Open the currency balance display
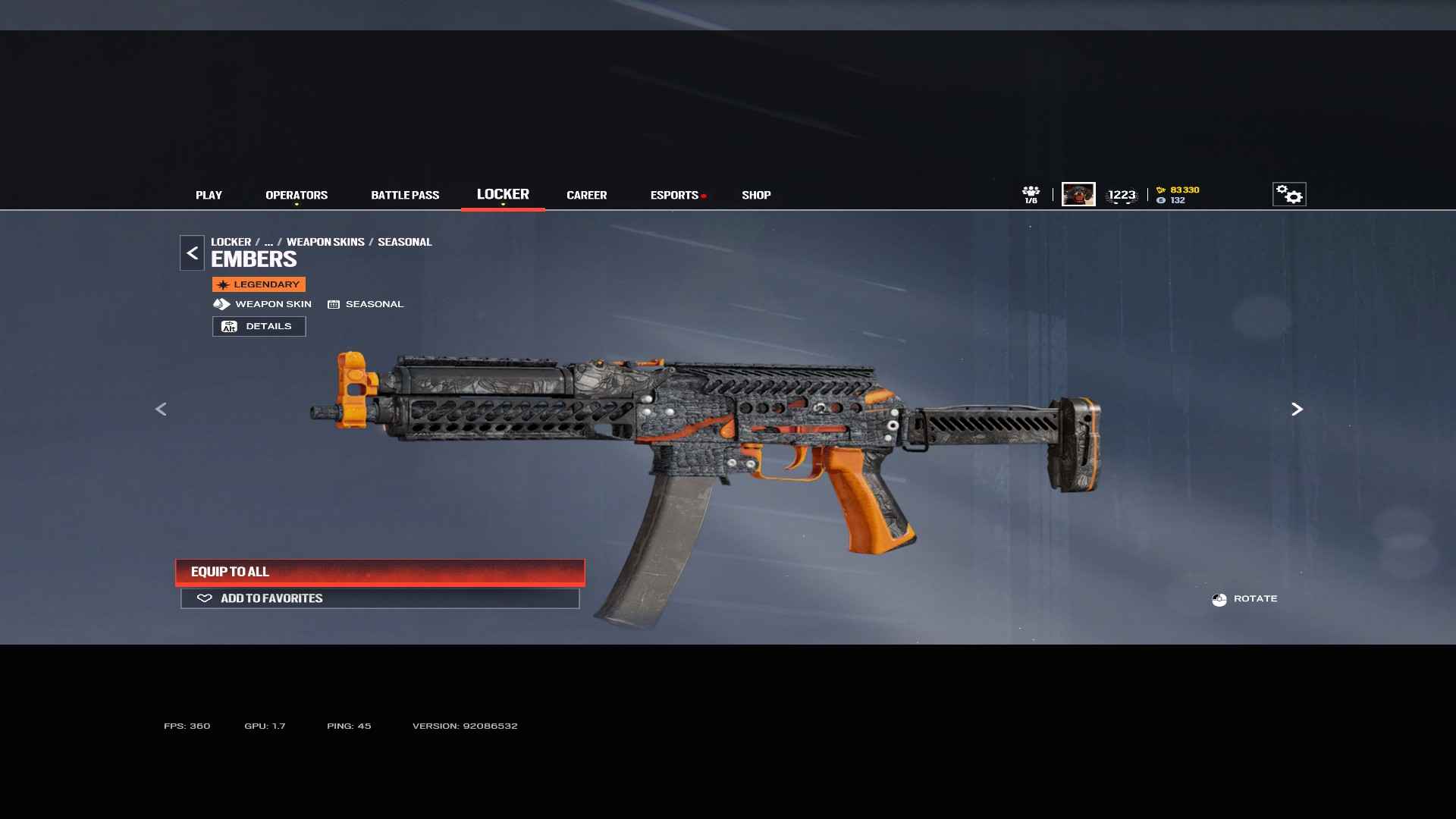1456x819 pixels. tap(1178, 195)
